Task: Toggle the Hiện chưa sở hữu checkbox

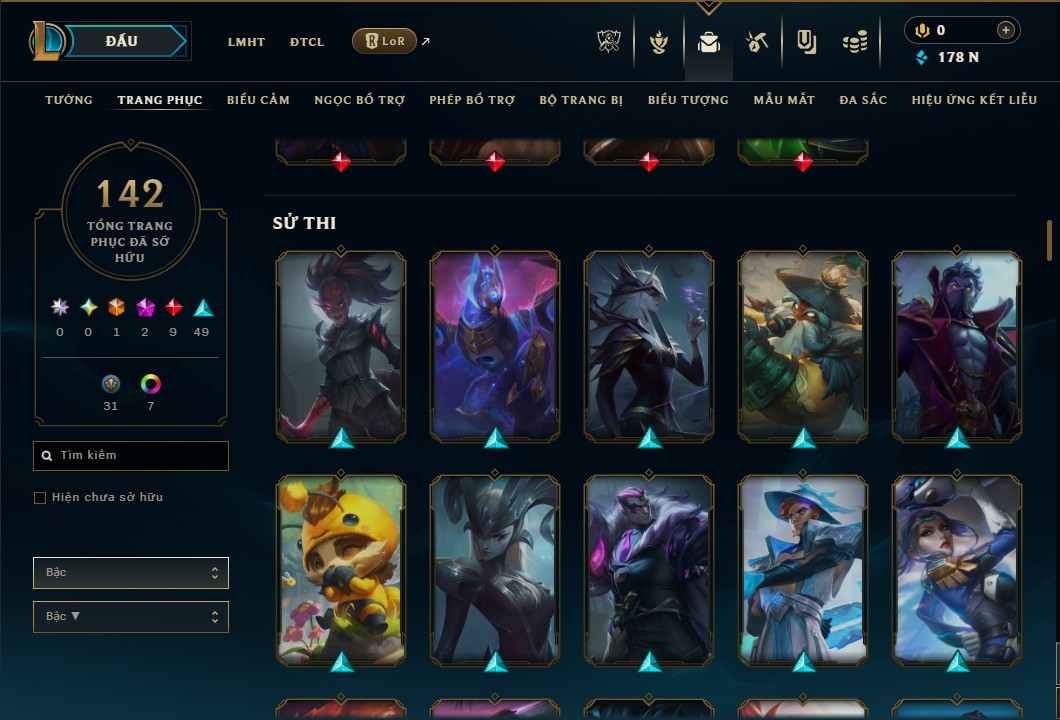Action: pyautogui.click(x=40, y=498)
